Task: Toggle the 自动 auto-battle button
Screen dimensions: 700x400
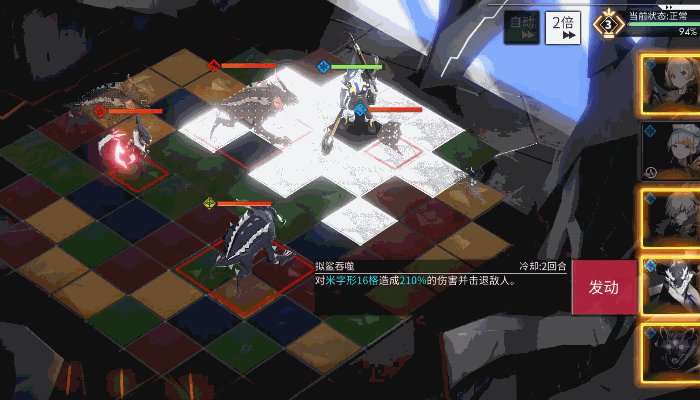Action: pos(522,28)
